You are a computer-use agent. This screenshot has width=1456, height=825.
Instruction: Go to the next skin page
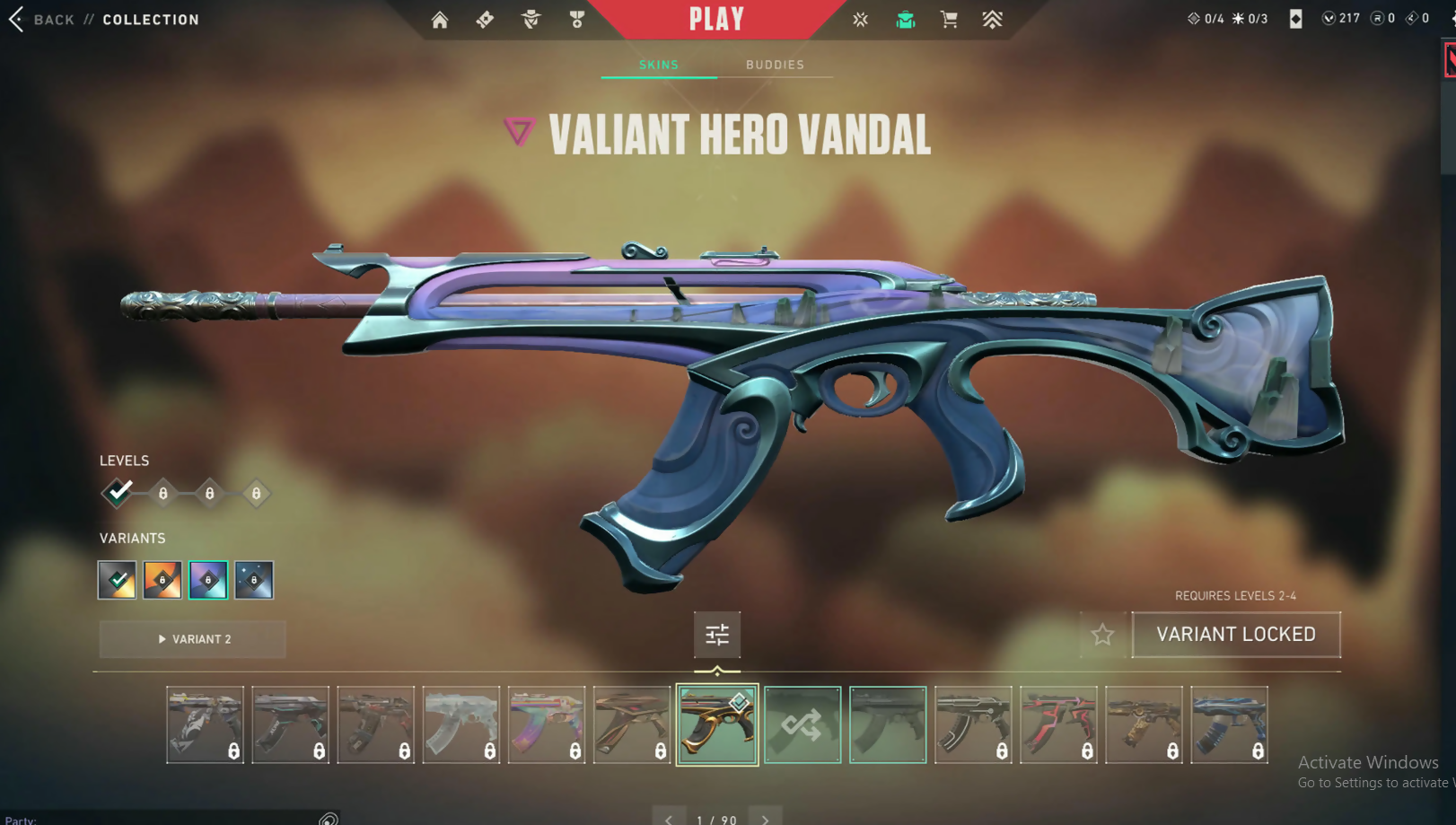pyautogui.click(x=765, y=818)
